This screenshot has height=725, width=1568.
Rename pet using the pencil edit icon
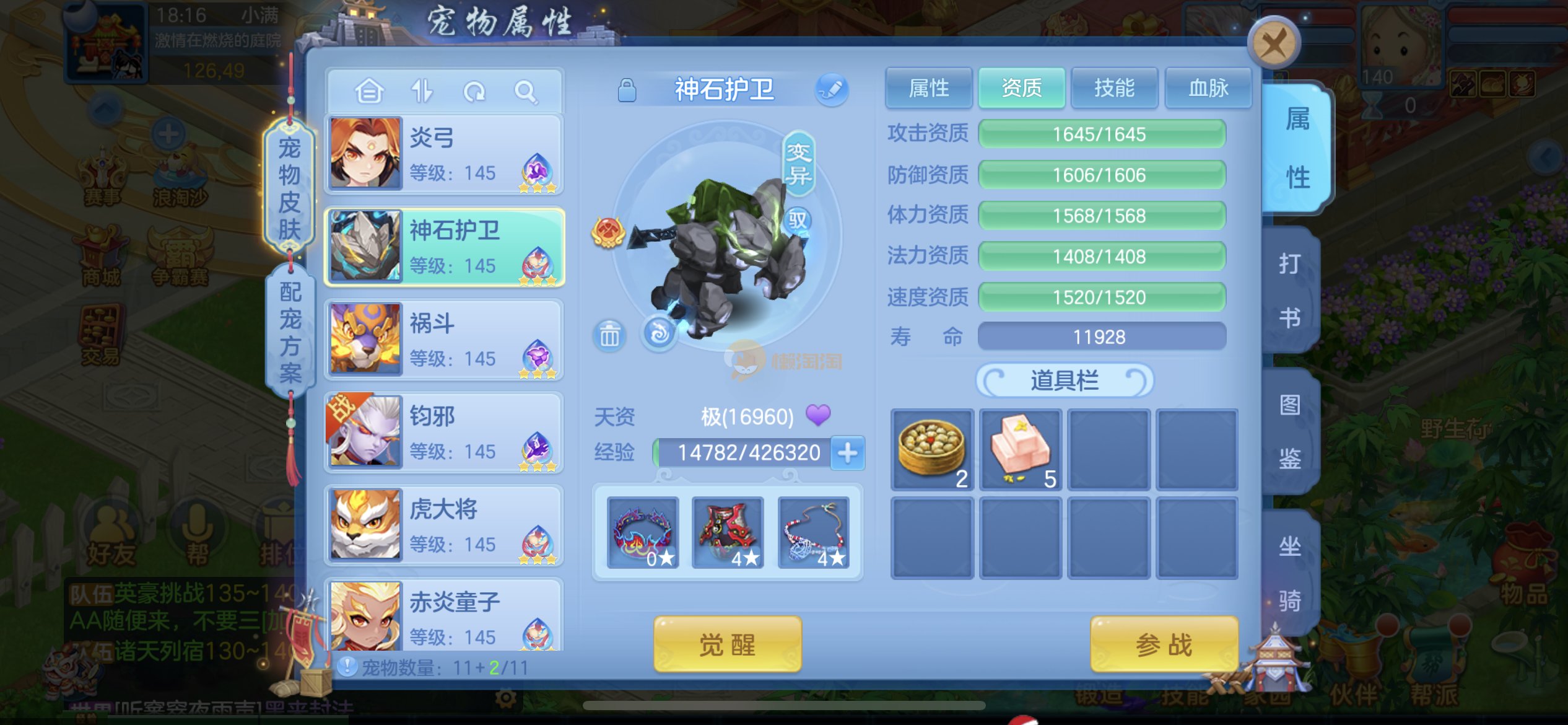pyautogui.click(x=831, y=89)
